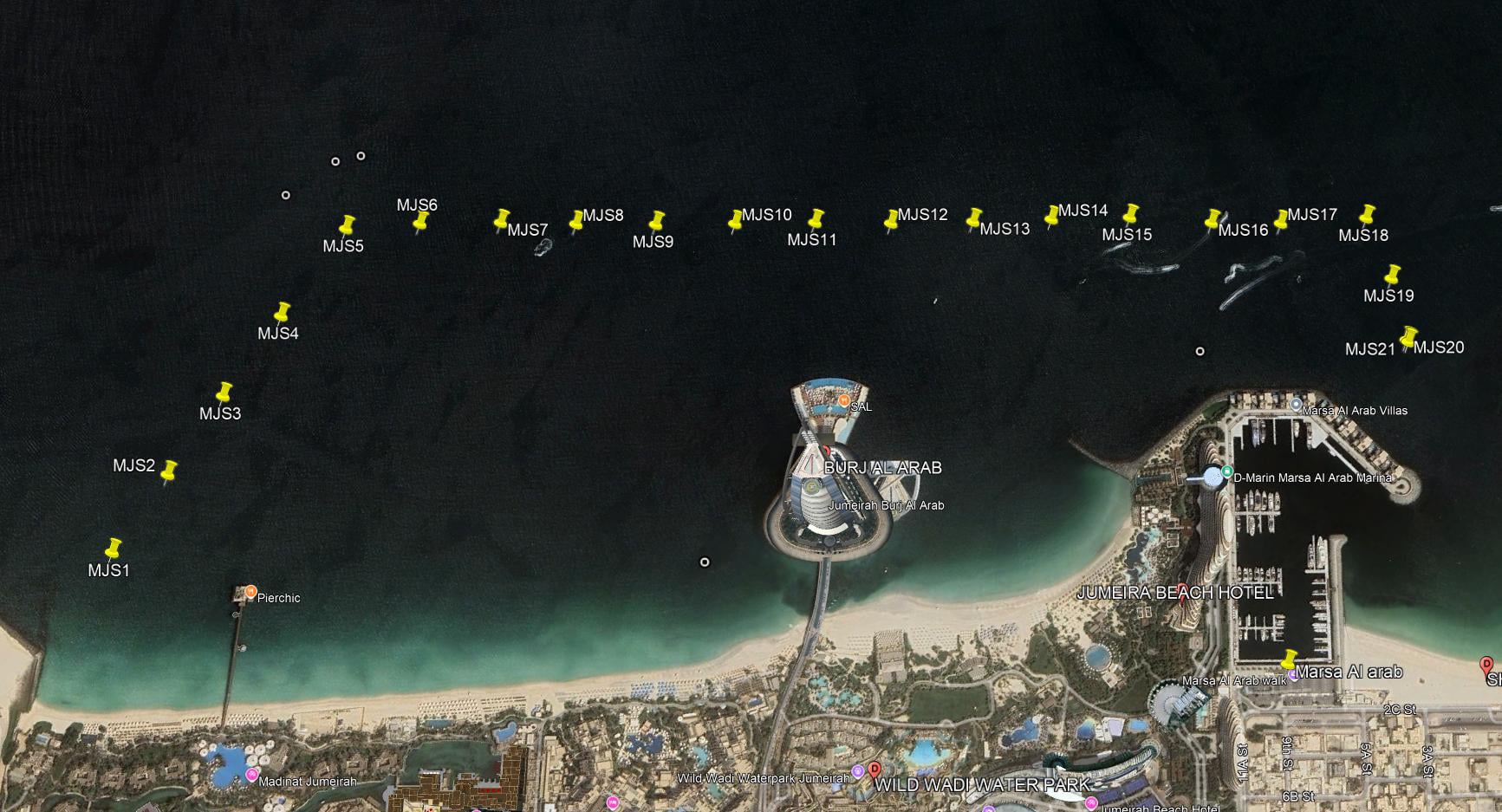
Task: Open the MJS19 placemark pin
Action: 1393,275
